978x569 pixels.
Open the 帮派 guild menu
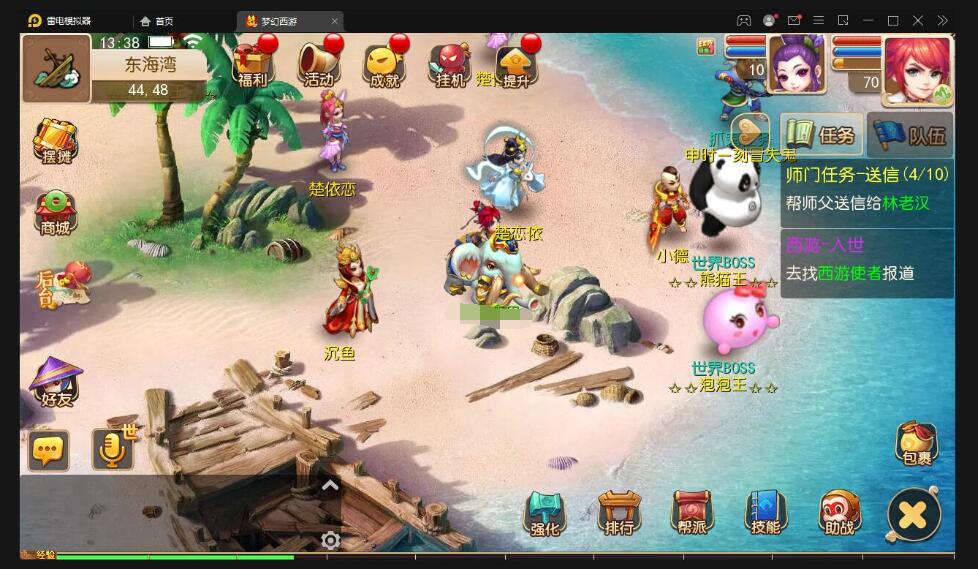692,513
